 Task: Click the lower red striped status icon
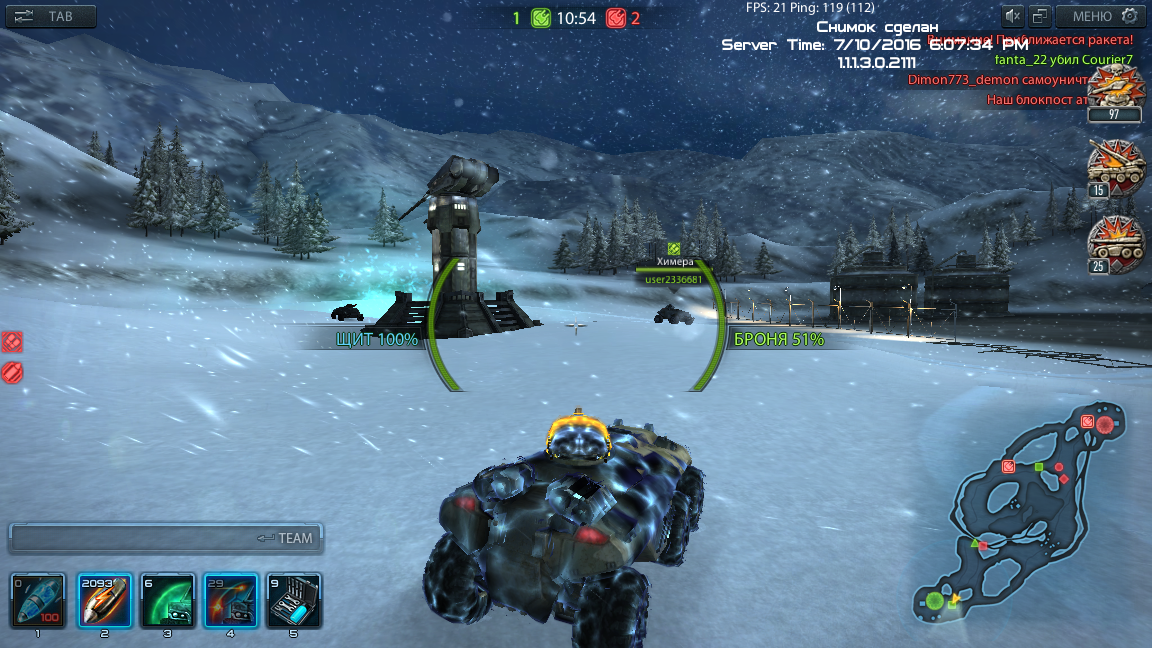tap(12, 373)
